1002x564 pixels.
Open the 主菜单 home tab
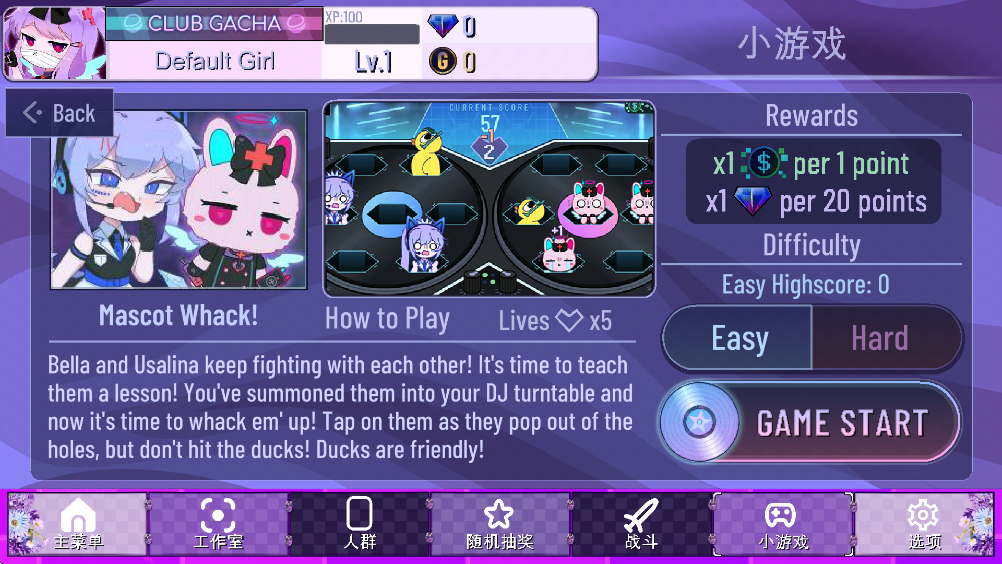pos(78,524)
